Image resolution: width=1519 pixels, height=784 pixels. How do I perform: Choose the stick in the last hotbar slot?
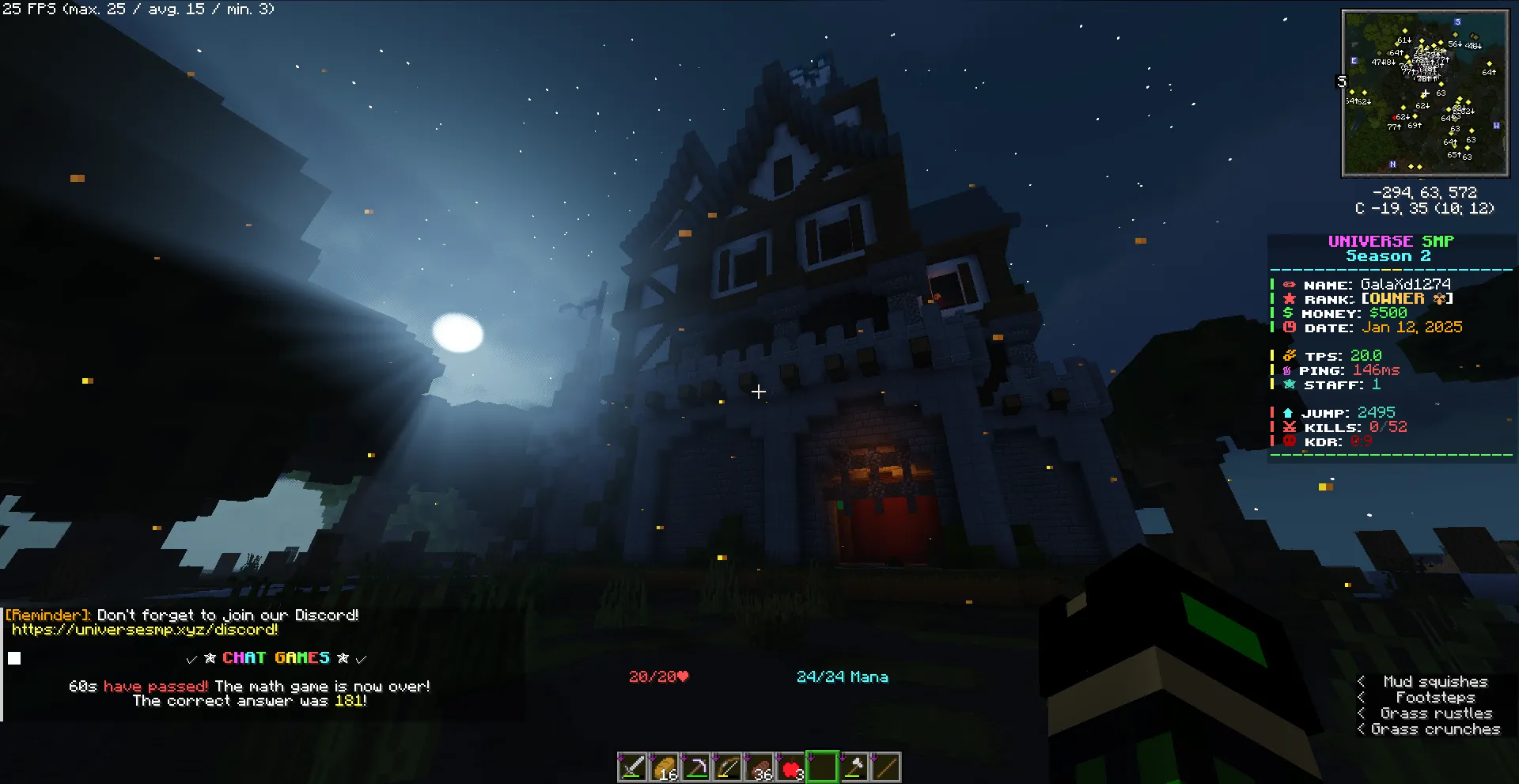point(886,767)
